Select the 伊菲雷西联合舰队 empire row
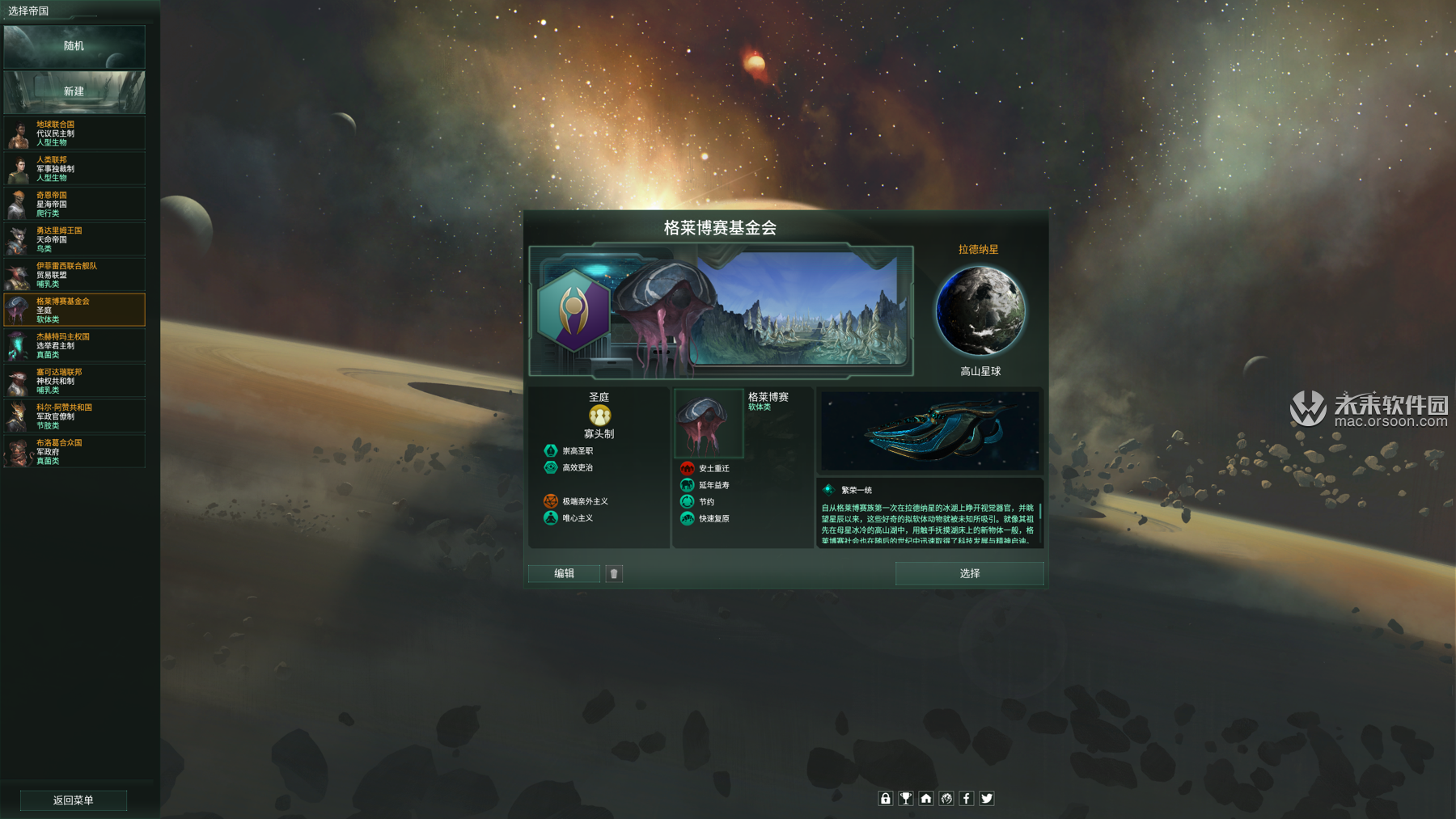Viewport: 1456px width, 819px height. click(x=74, y=275)
